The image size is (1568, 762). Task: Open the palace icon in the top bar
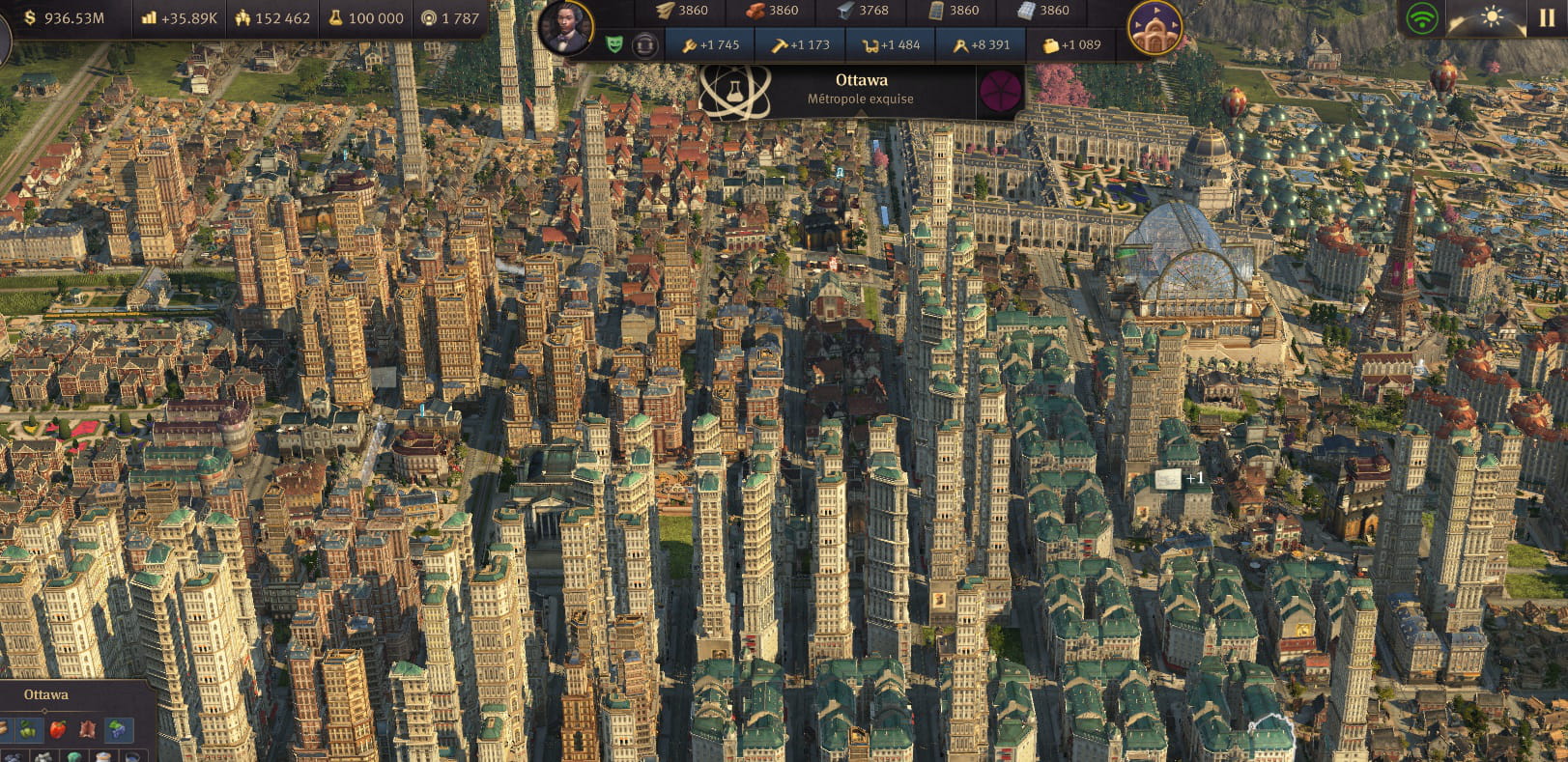click(x=1155, y=29)
